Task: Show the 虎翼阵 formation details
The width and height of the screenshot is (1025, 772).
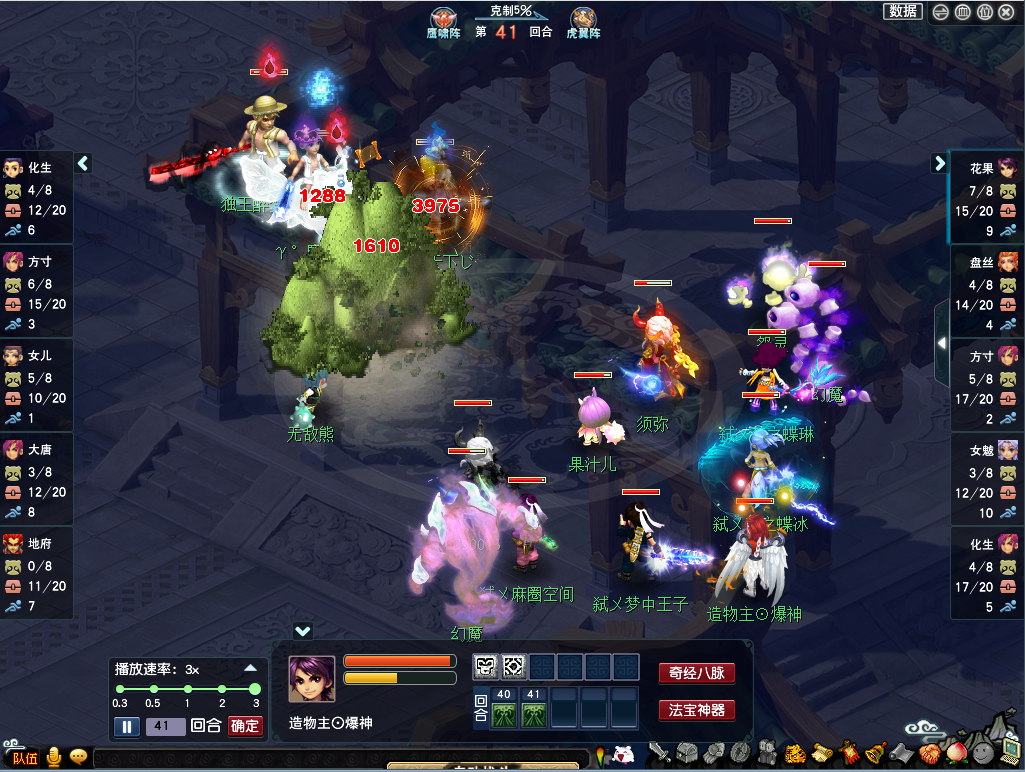Action: coord(583,23)
